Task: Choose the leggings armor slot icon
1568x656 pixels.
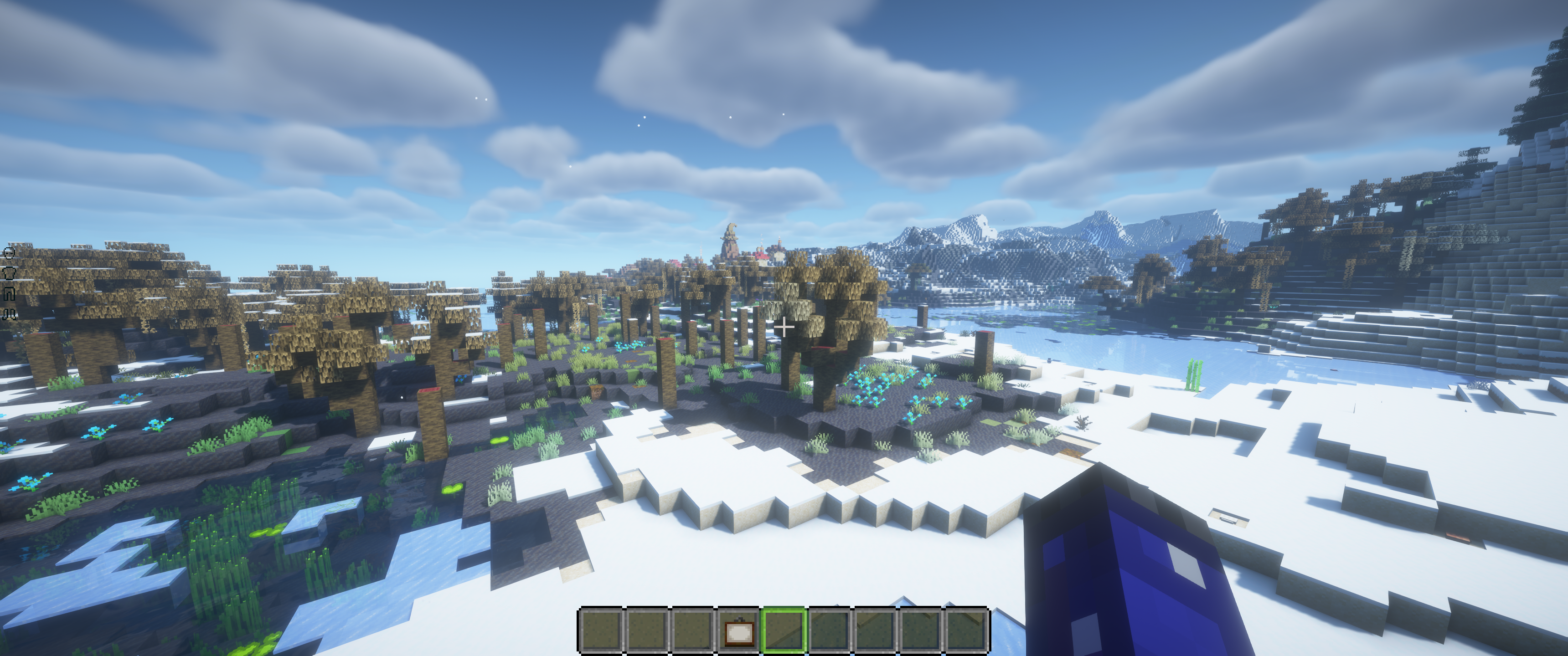Action: pyautogui.click(x=9, y=294)
